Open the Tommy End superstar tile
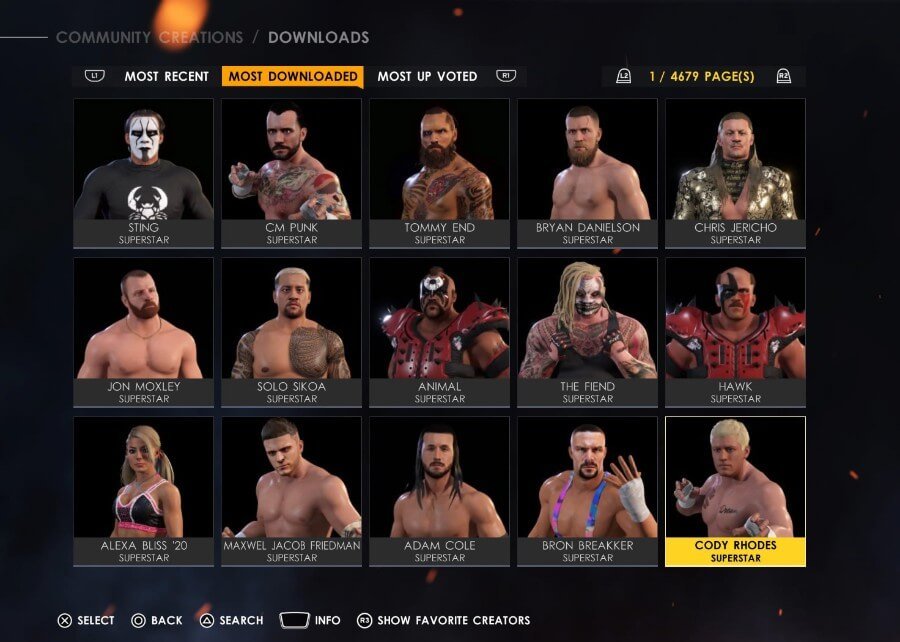This screenshot has width=900, height=642. 440,173
